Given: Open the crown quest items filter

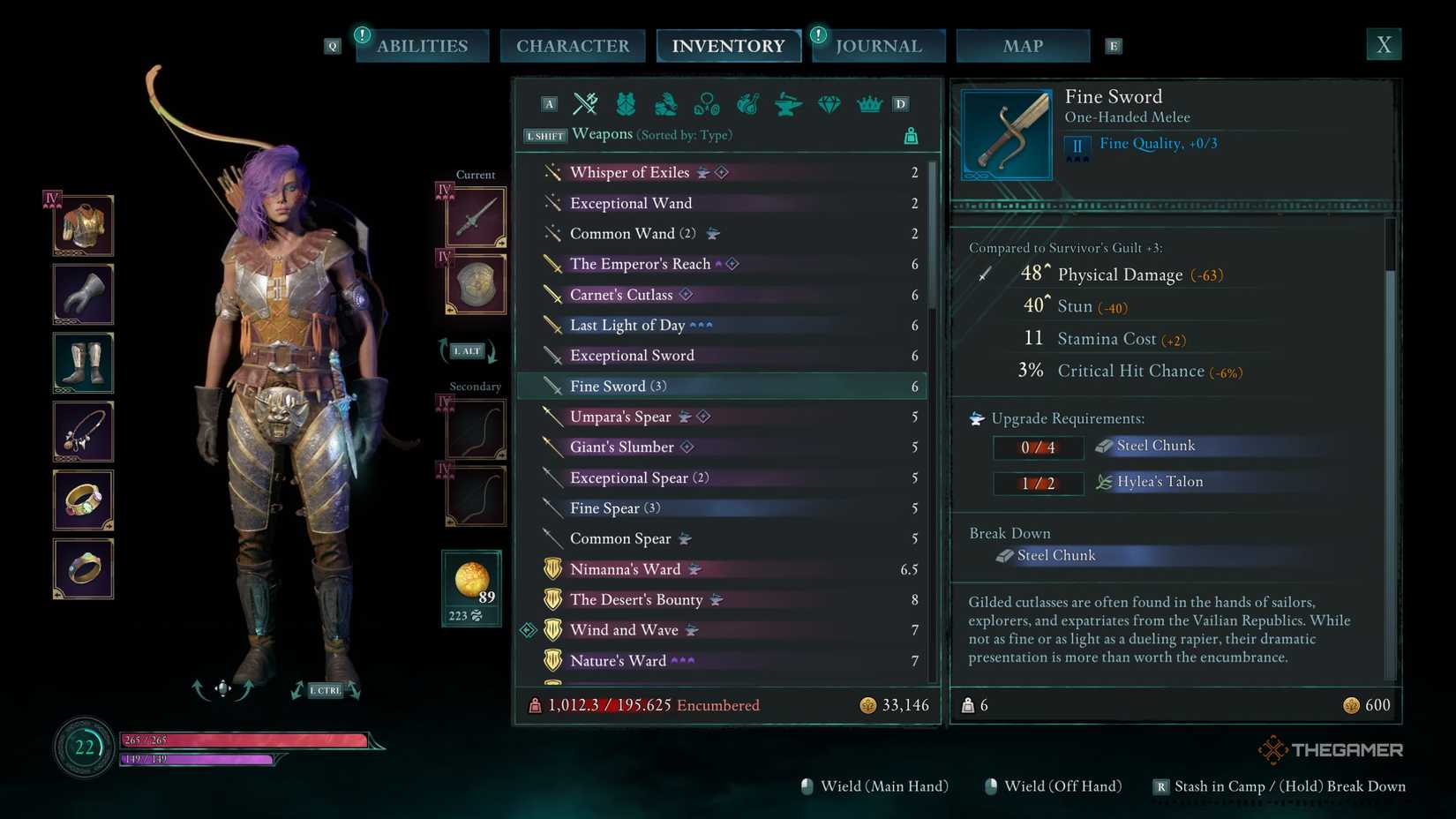Looking at the screenshot, I should click(x=869, y=103).
